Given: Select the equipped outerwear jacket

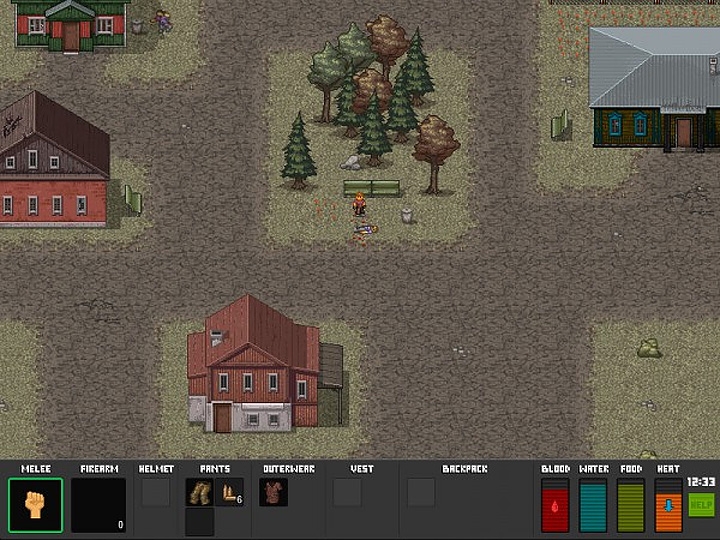Looking at the screenshot, I should [273, 492].
